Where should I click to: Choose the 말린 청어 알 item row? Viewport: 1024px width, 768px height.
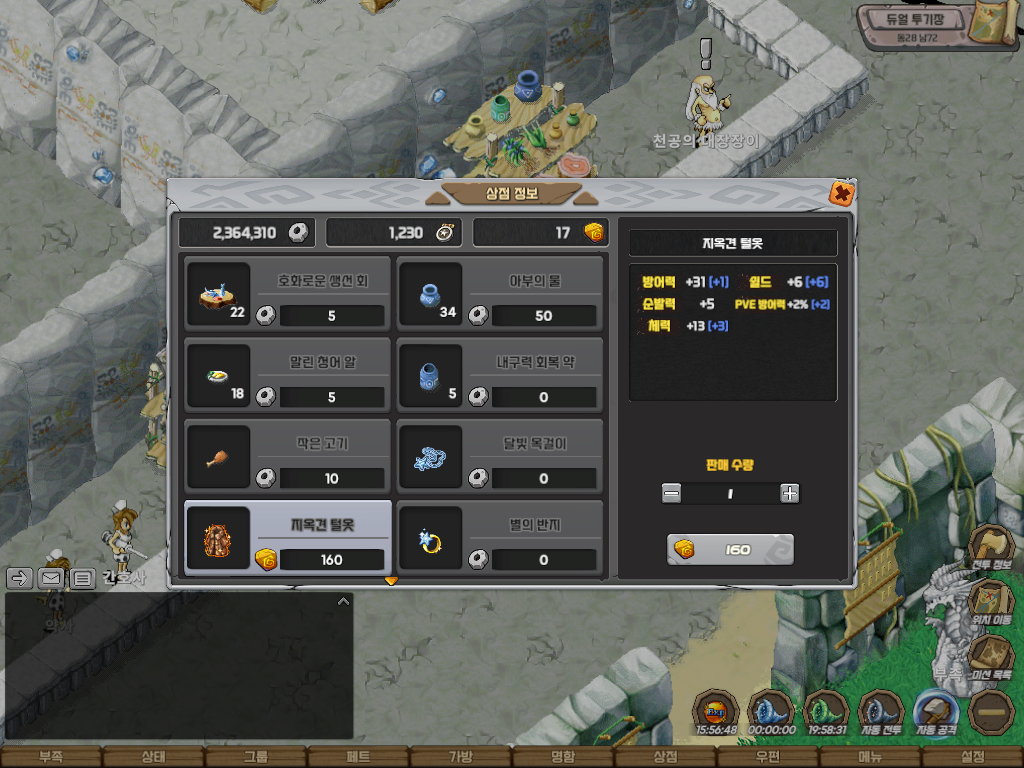pos(288,375)
